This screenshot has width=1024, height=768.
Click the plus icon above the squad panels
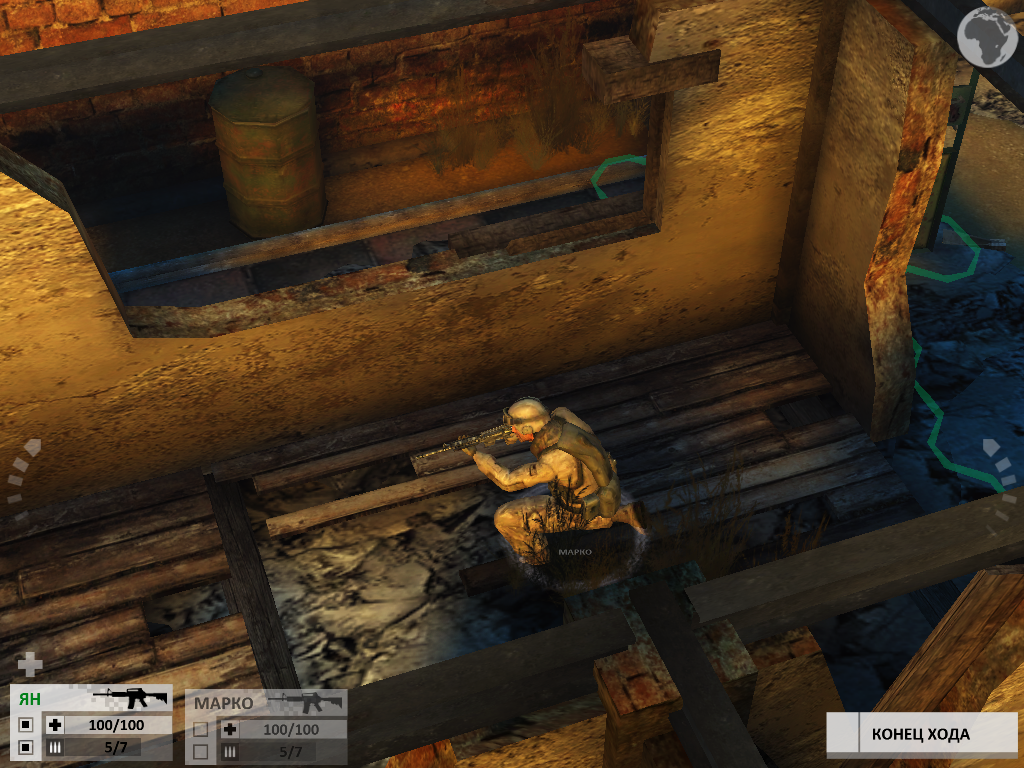coord(31,664)
